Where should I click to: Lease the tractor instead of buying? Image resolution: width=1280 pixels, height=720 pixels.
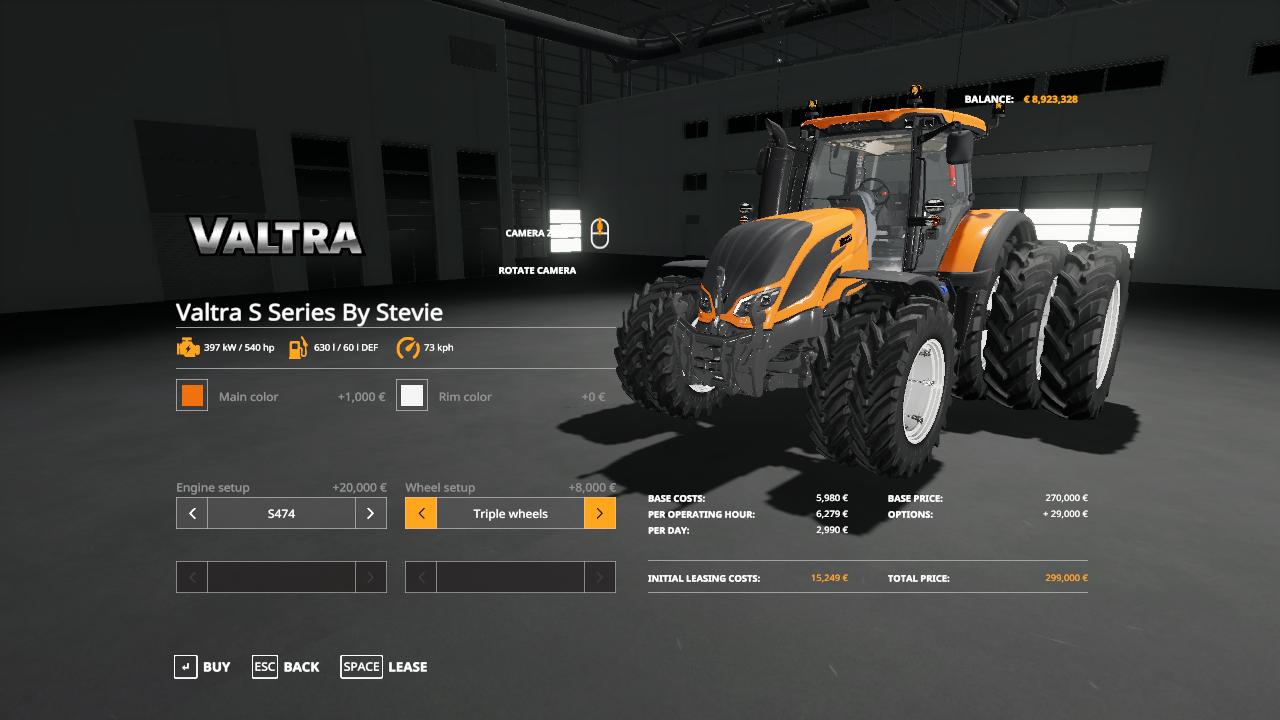point(384,667)
